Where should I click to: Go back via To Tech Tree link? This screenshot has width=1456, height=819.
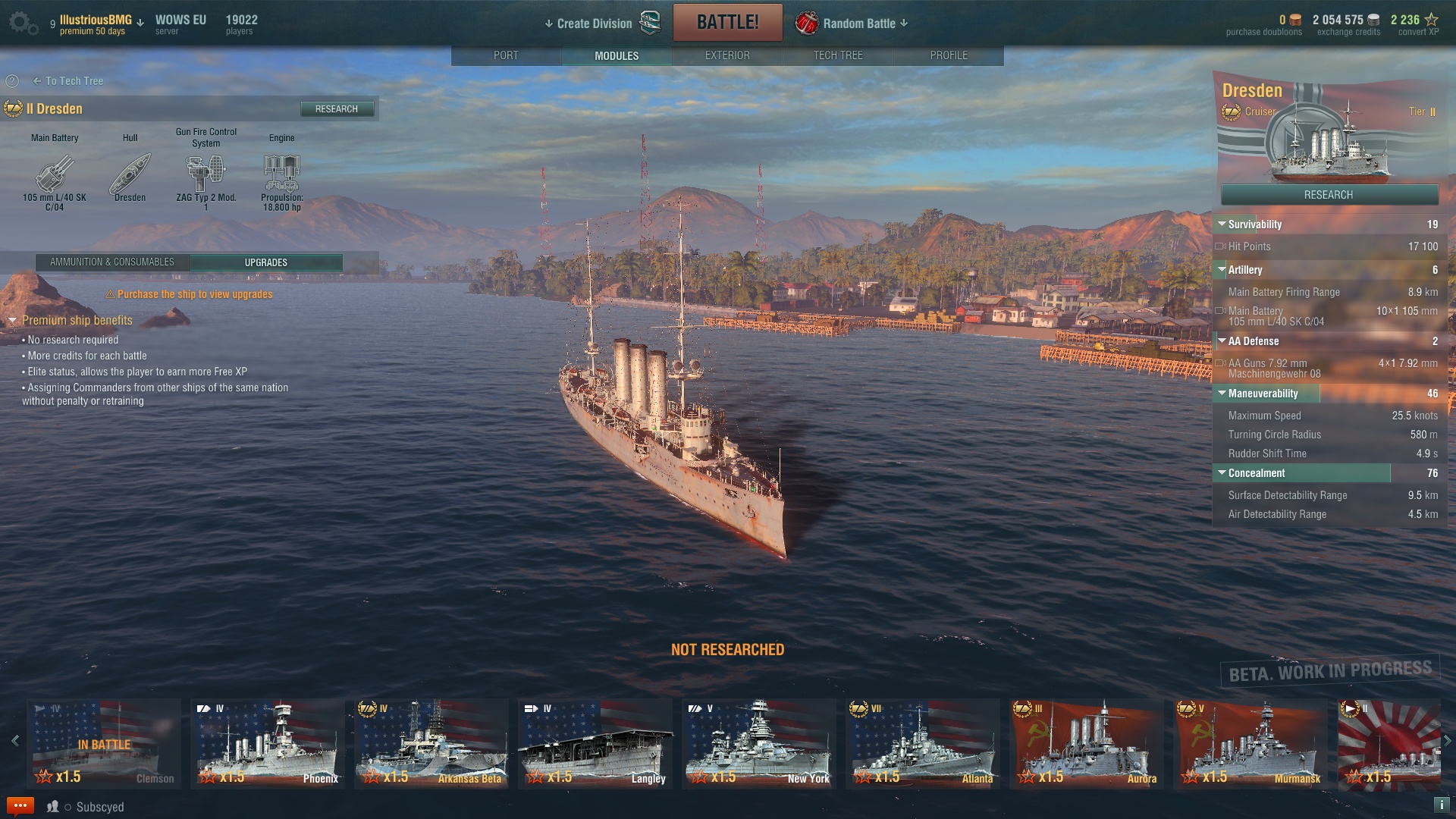point(68,81)
